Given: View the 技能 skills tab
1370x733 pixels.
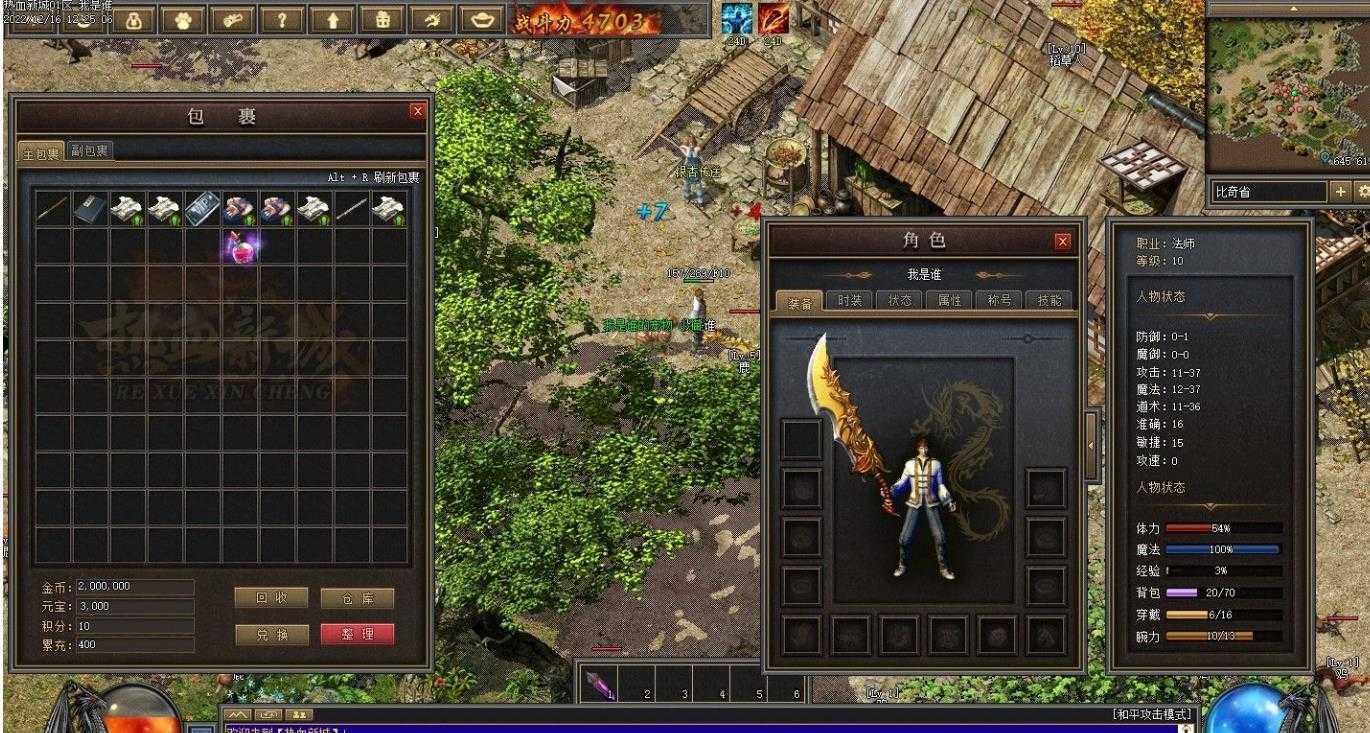Looking at the screenshot, I should [1049, 301].
